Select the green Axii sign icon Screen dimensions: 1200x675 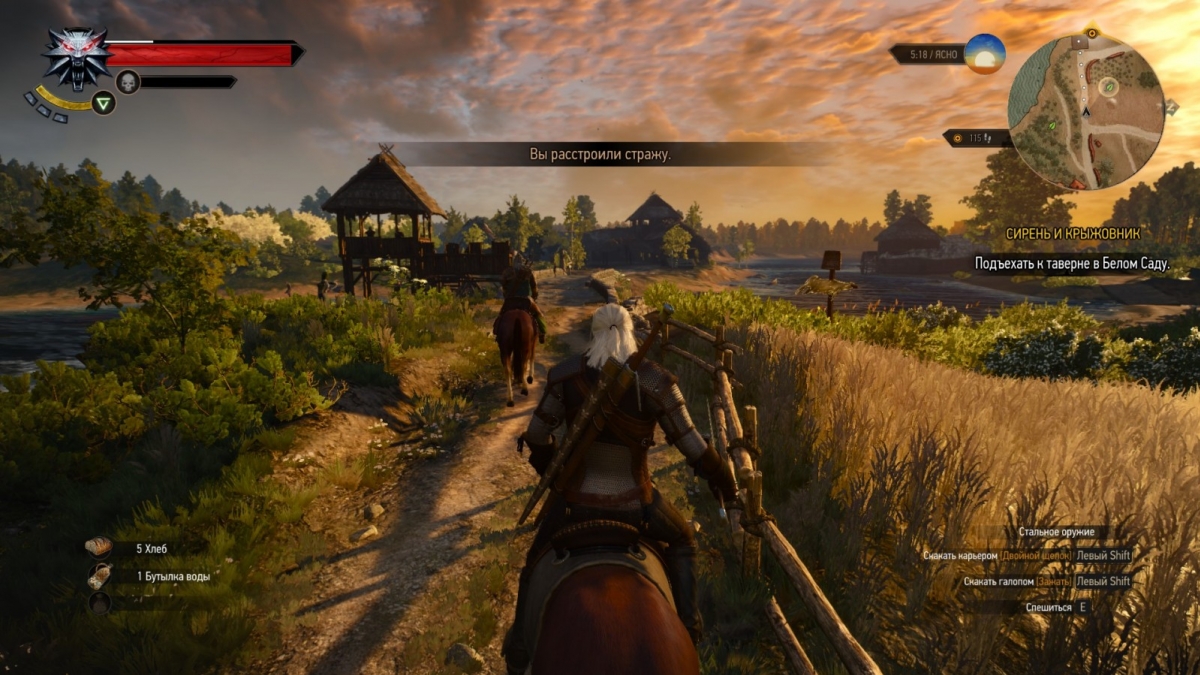coord(103,102)
